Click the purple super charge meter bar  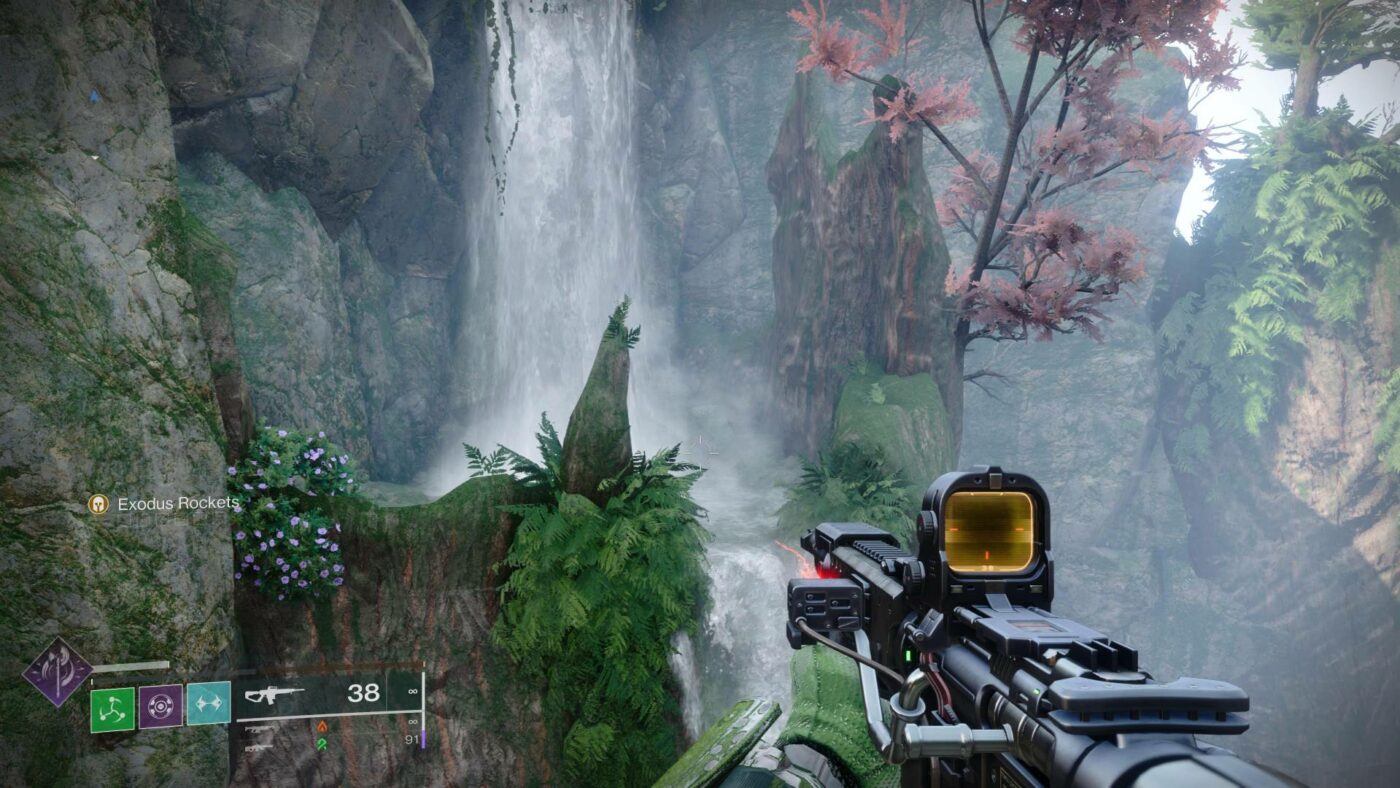(x=423, y=742)
